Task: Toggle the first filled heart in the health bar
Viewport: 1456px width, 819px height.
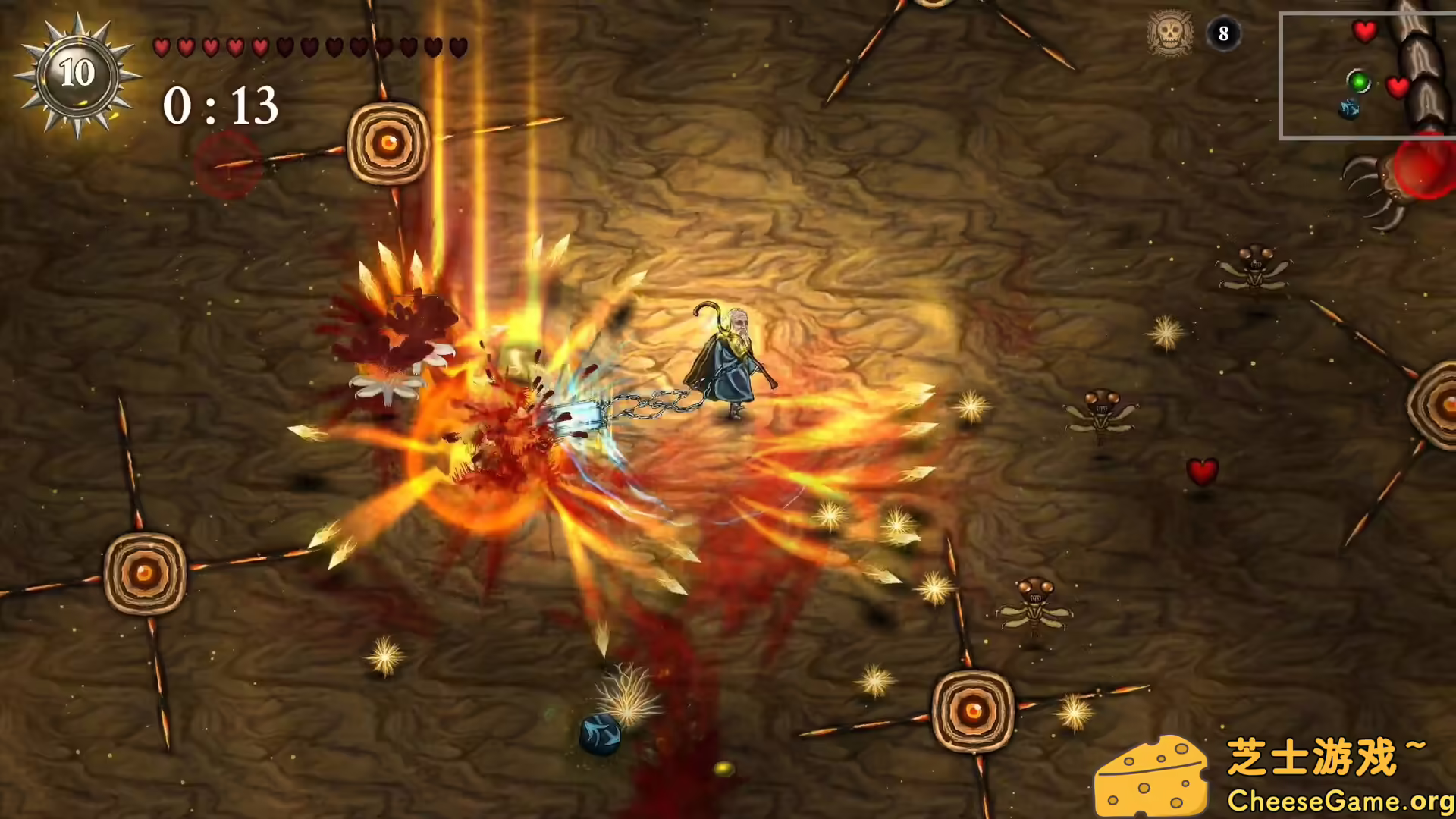Action: coord(161,47)
